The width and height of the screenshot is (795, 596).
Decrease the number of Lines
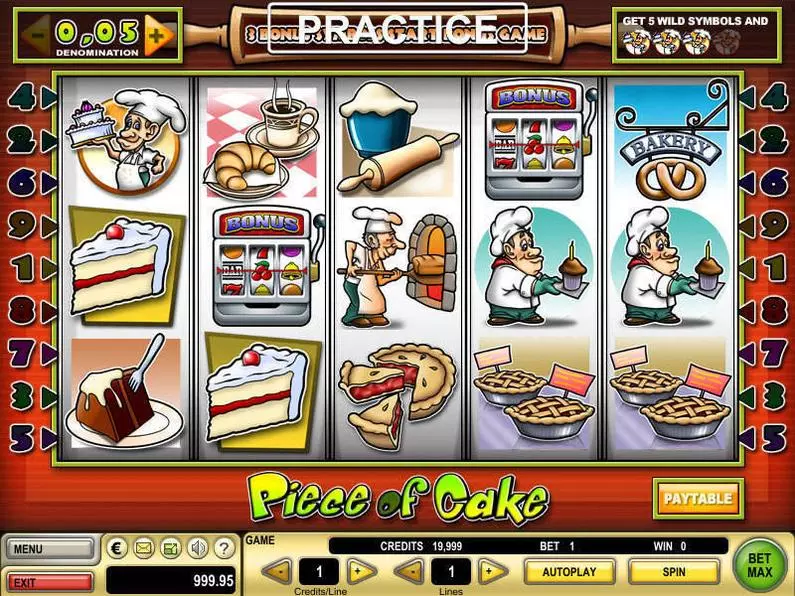click(x=409, y=572)
